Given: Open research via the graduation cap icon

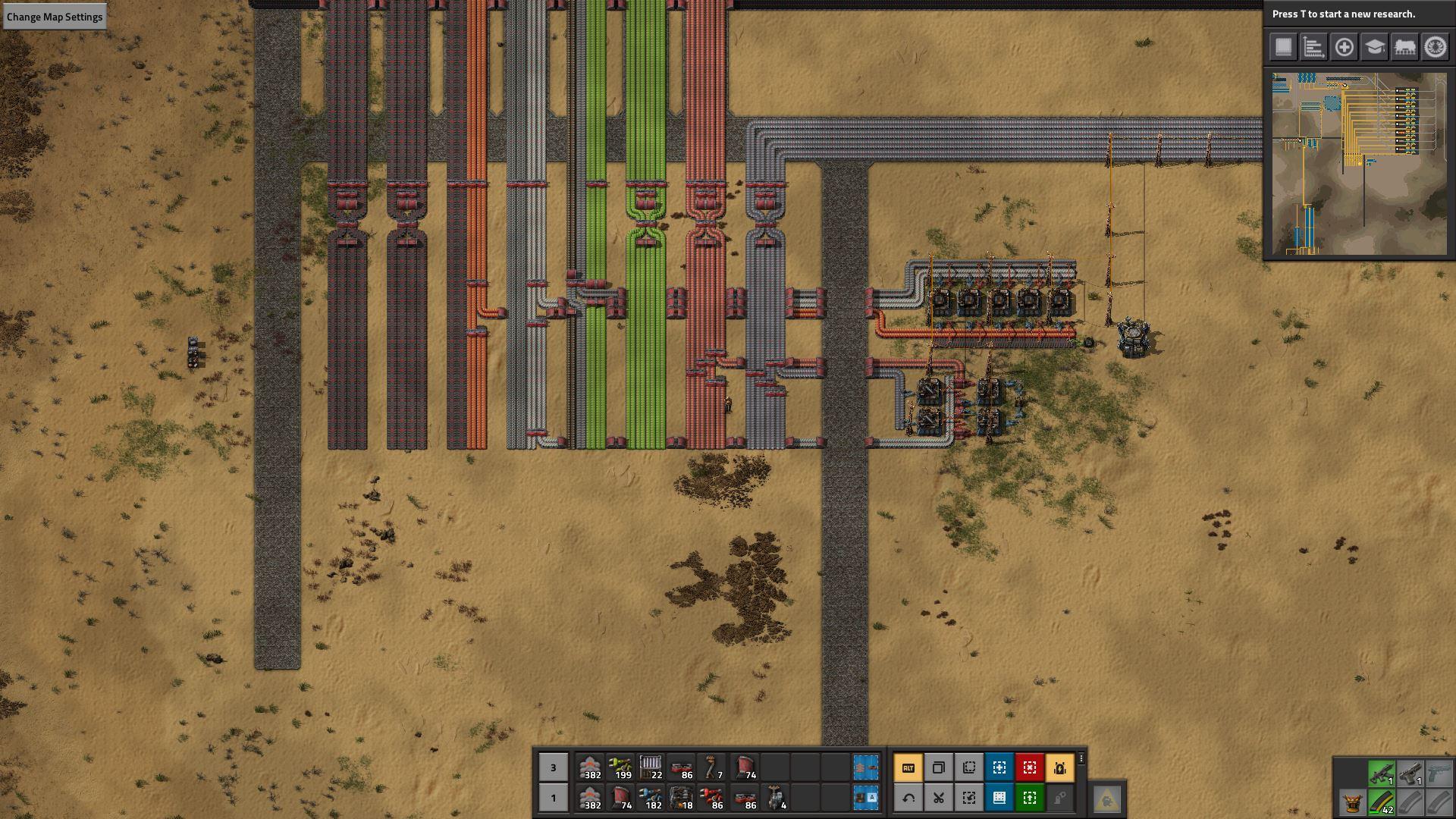Looking at the screenshot, I should point(1374,47).
